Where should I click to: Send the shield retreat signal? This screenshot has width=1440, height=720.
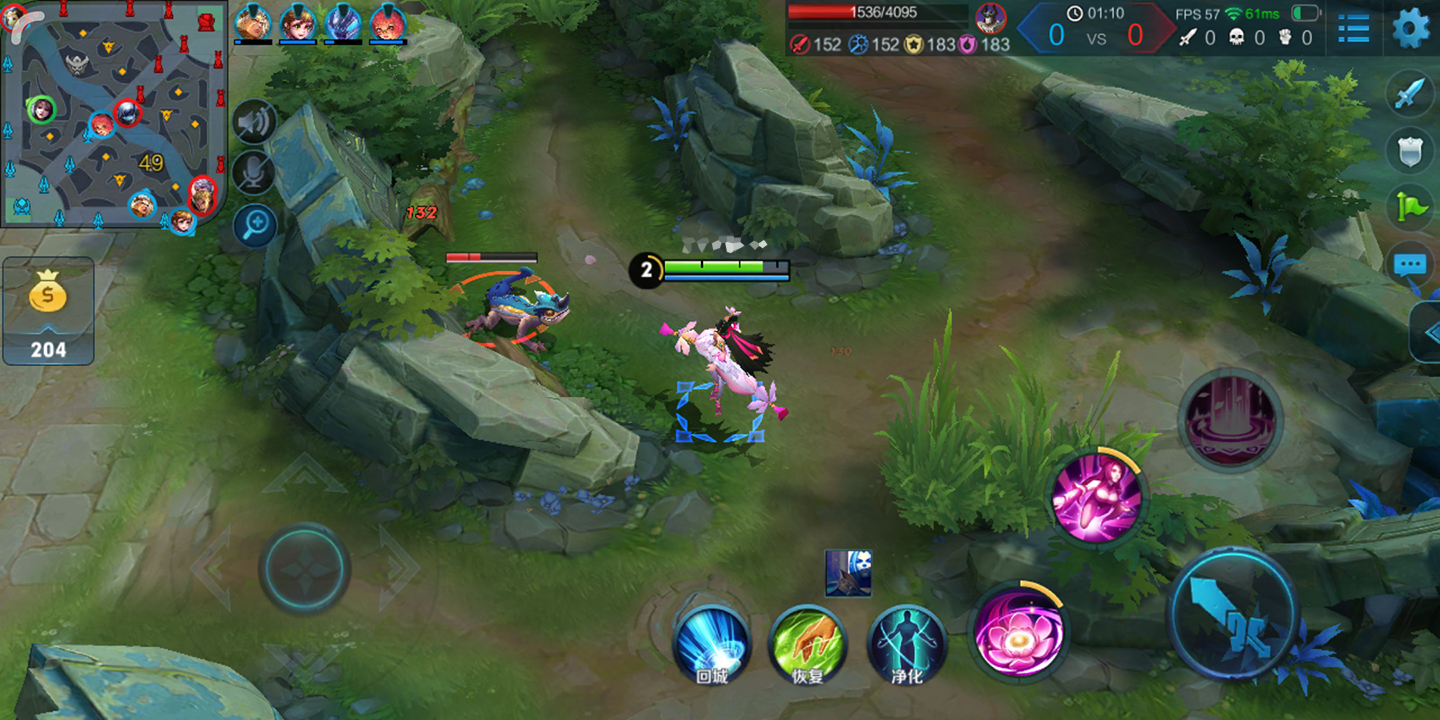pyautogui.click(x=1411, y=151)
